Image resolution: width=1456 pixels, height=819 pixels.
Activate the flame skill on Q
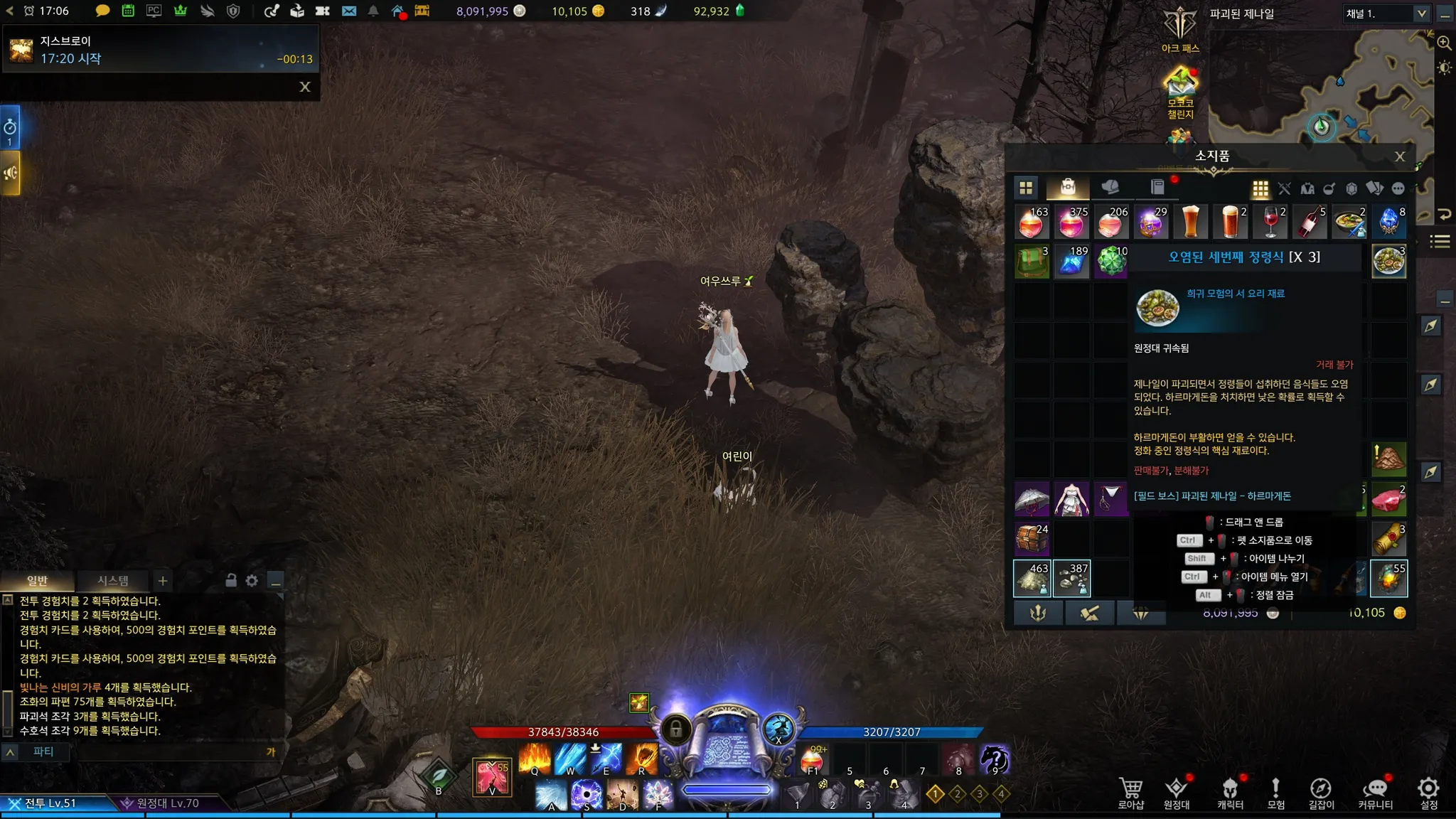pos(535,759)
